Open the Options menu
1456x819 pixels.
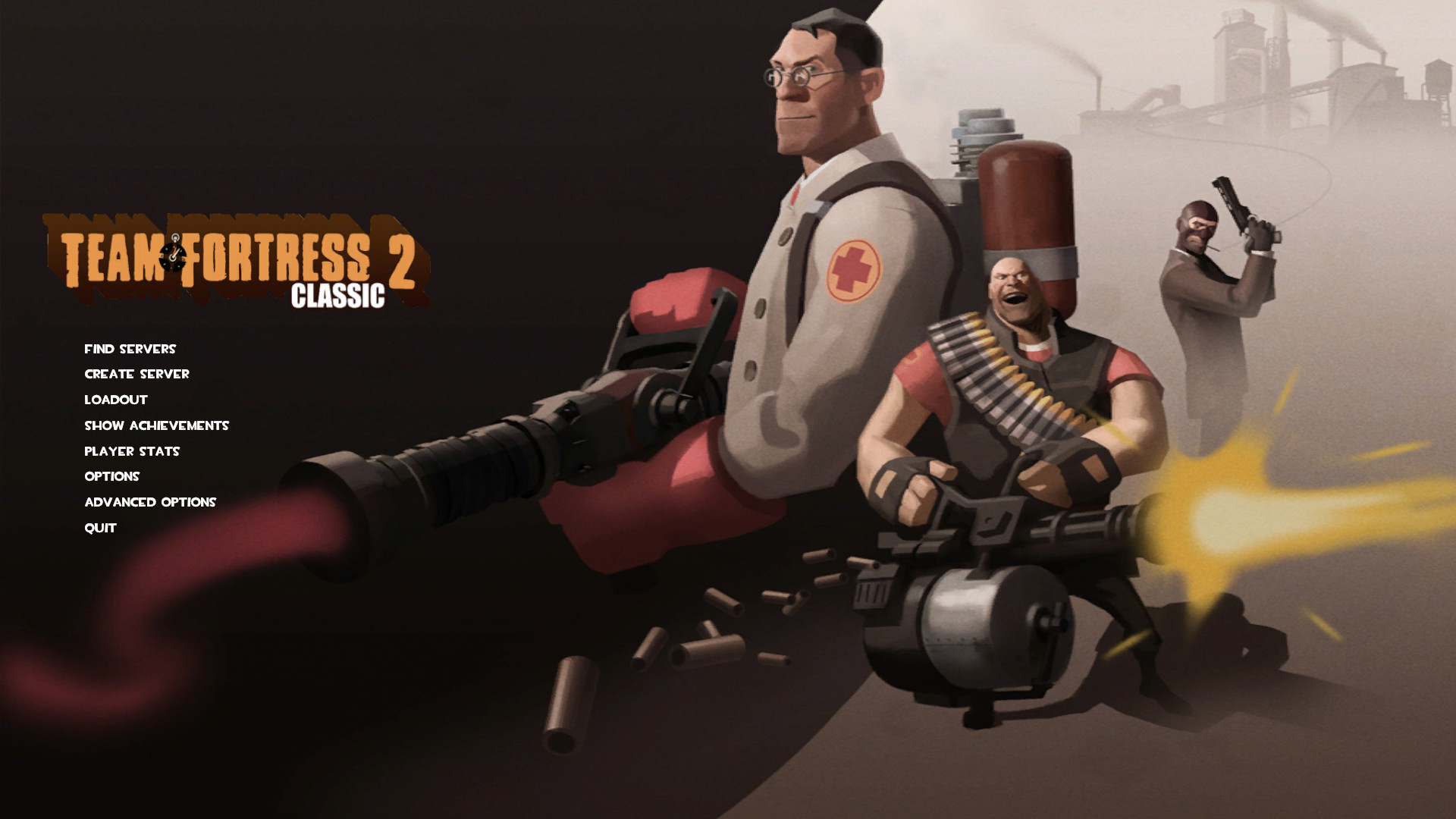(x=112, y=476)
